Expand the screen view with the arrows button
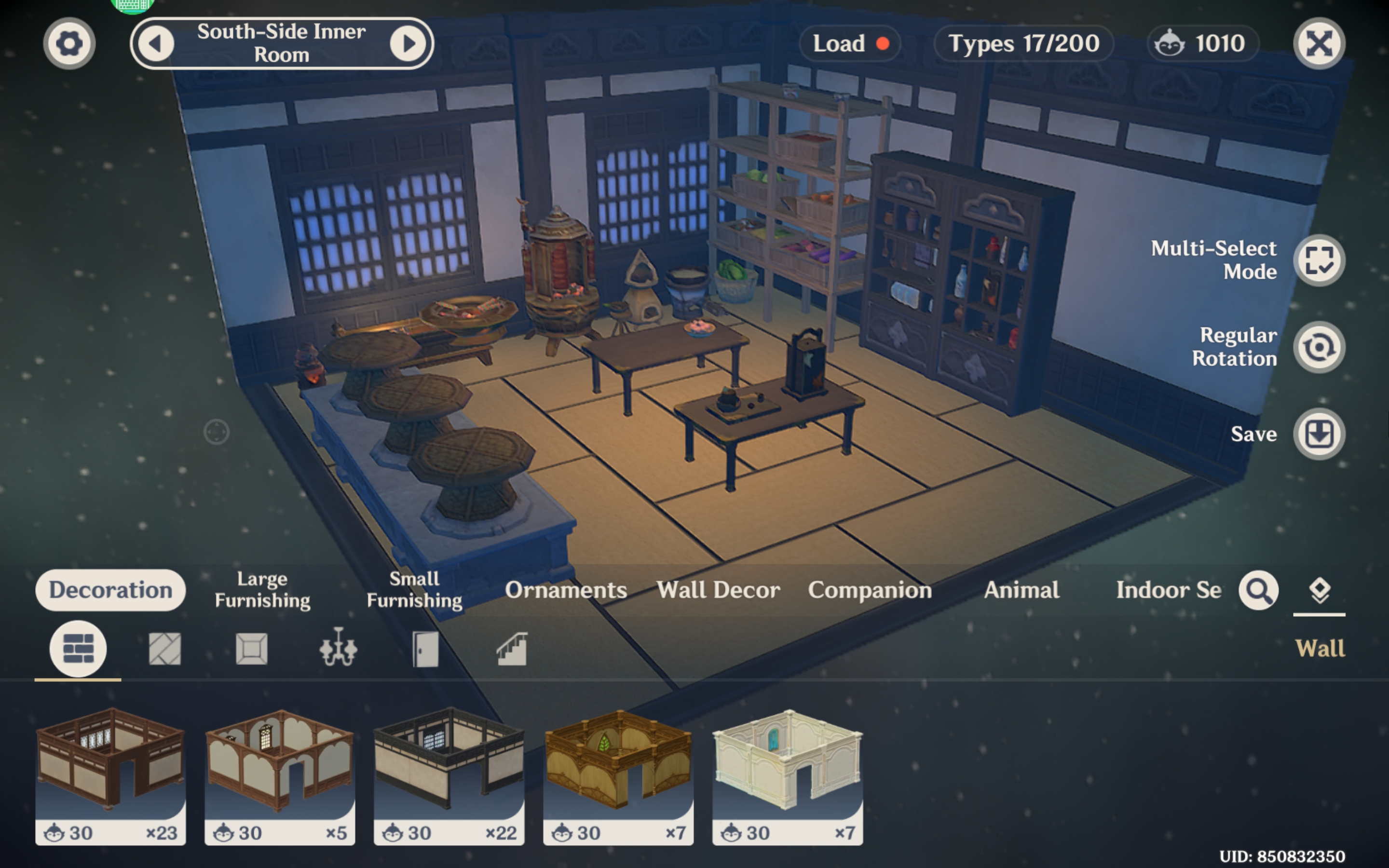This screenshot has height=868, width=1389. (x=1320, y=43)
